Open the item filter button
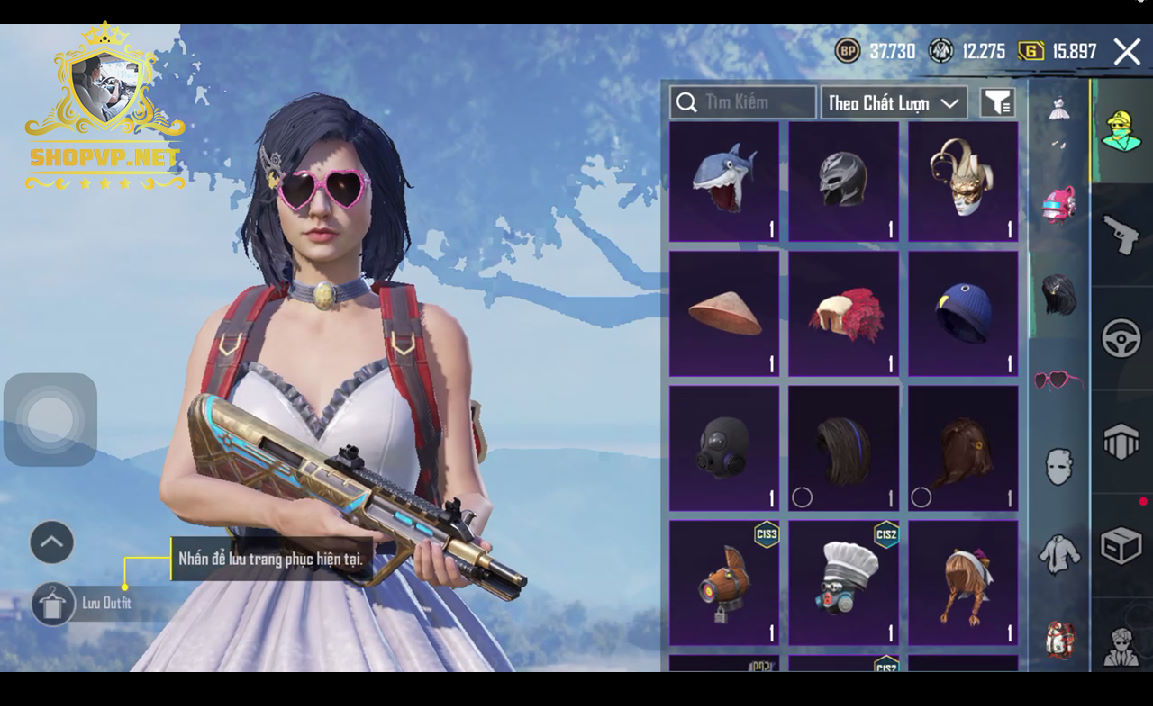The image size is (1153, 706). pyautogui.click(x=997, y=102)
